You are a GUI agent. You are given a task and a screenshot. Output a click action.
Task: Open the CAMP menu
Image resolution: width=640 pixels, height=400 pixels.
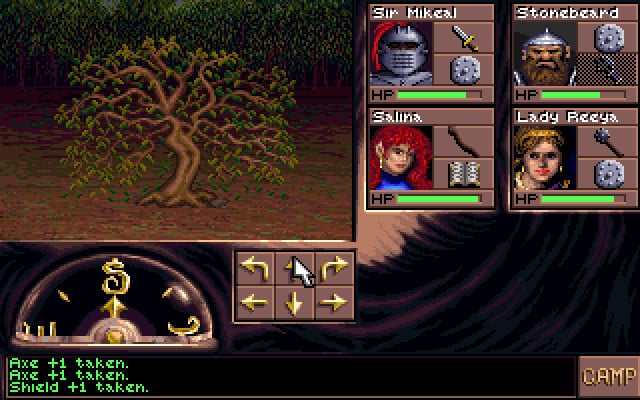click(608, 377)
